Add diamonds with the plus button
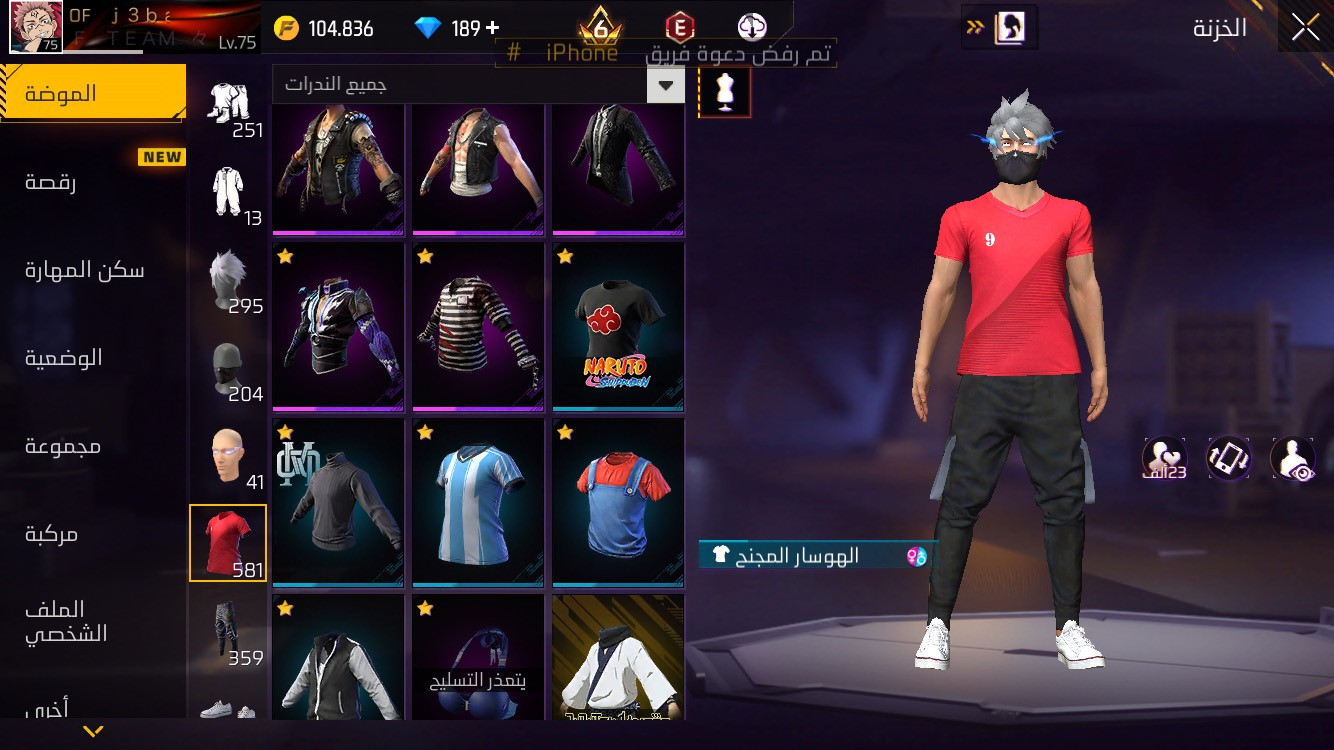Image resolution: width=1334 pixels, height=750 pixels. (x=492, y=28)
